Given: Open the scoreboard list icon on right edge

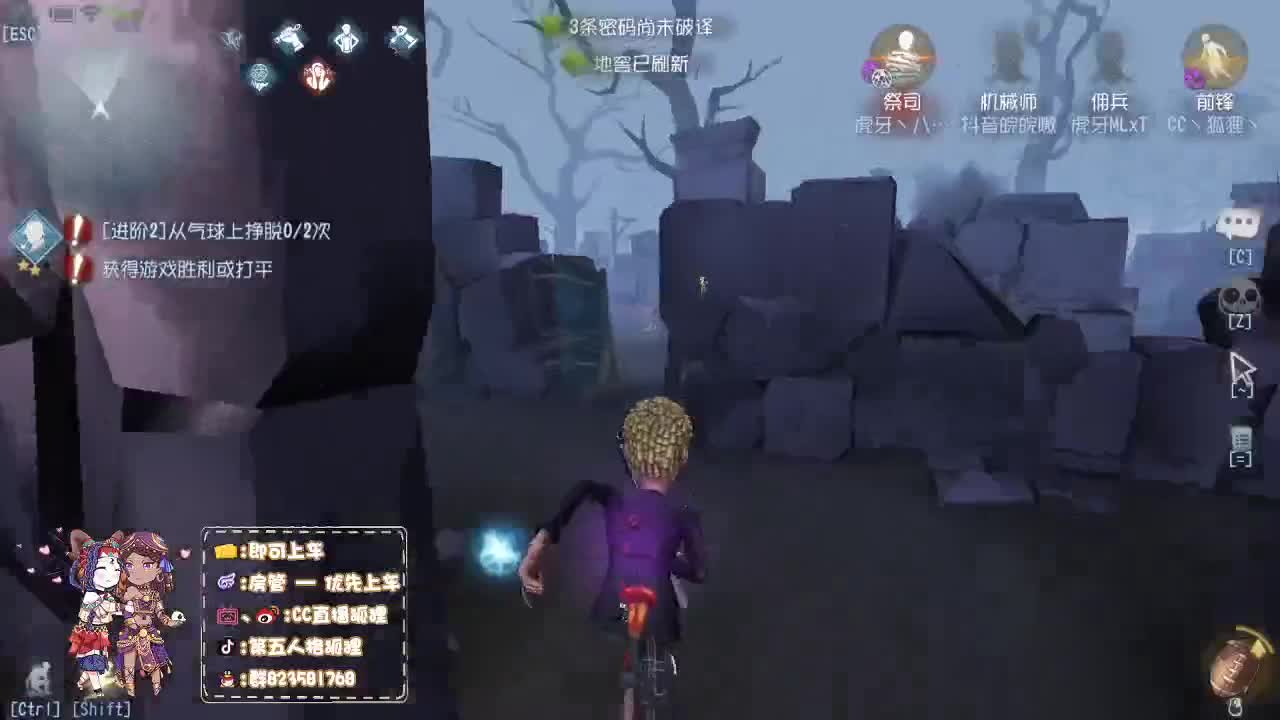Looking at the screenshot, I should 1242,440.
